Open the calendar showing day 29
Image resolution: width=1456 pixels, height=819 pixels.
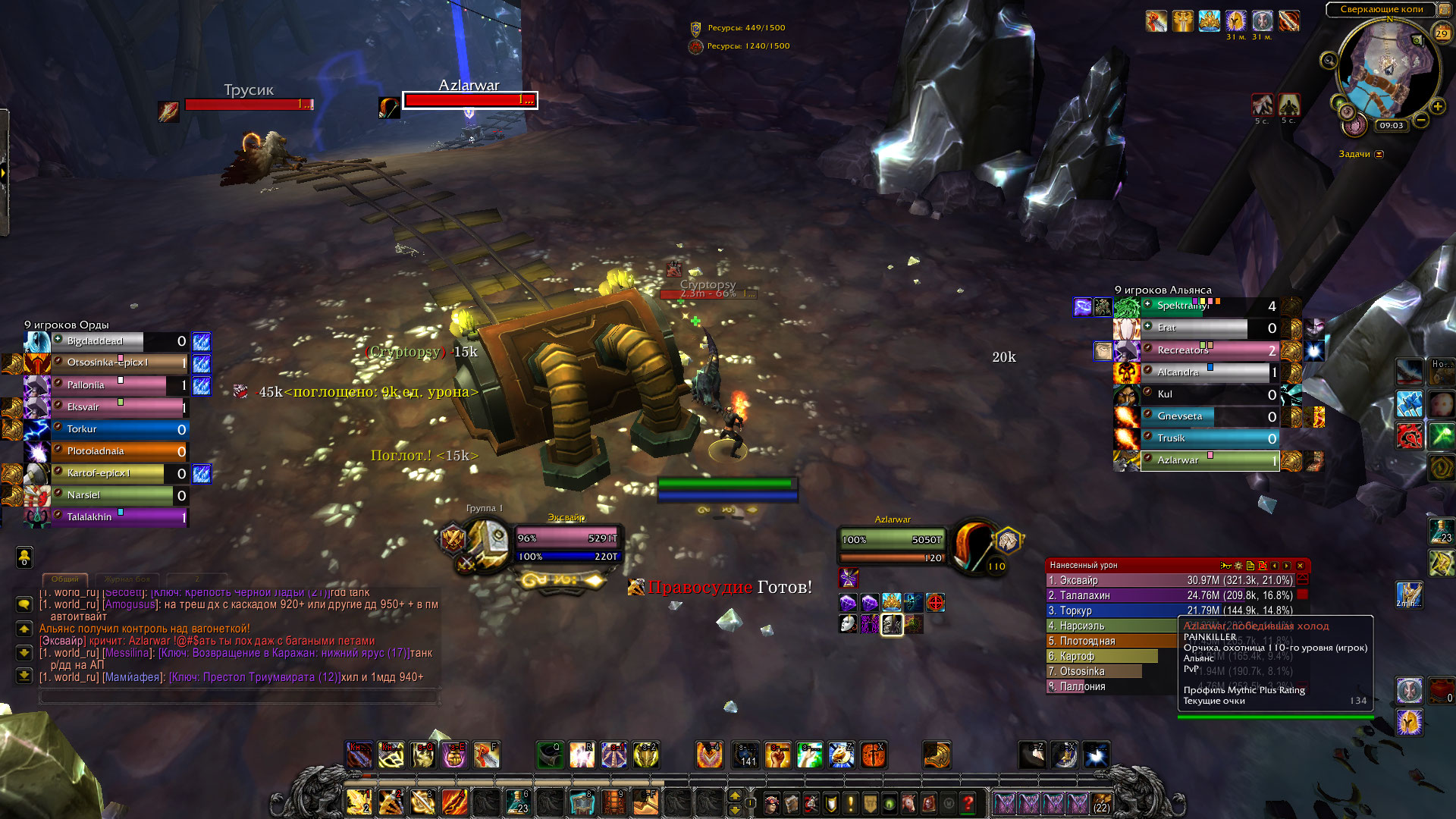1442,33
